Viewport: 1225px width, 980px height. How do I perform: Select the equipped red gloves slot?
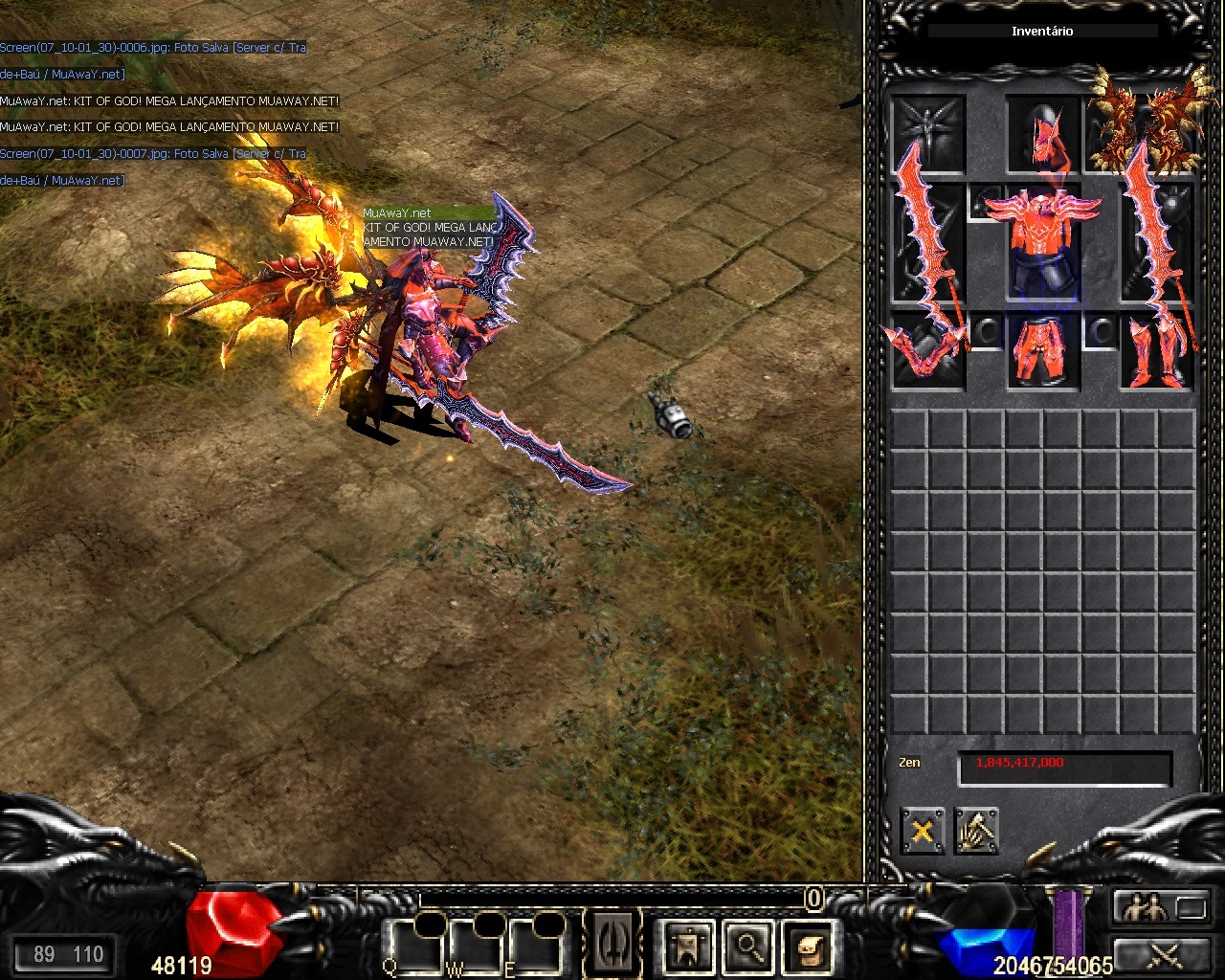click(926, 352)
